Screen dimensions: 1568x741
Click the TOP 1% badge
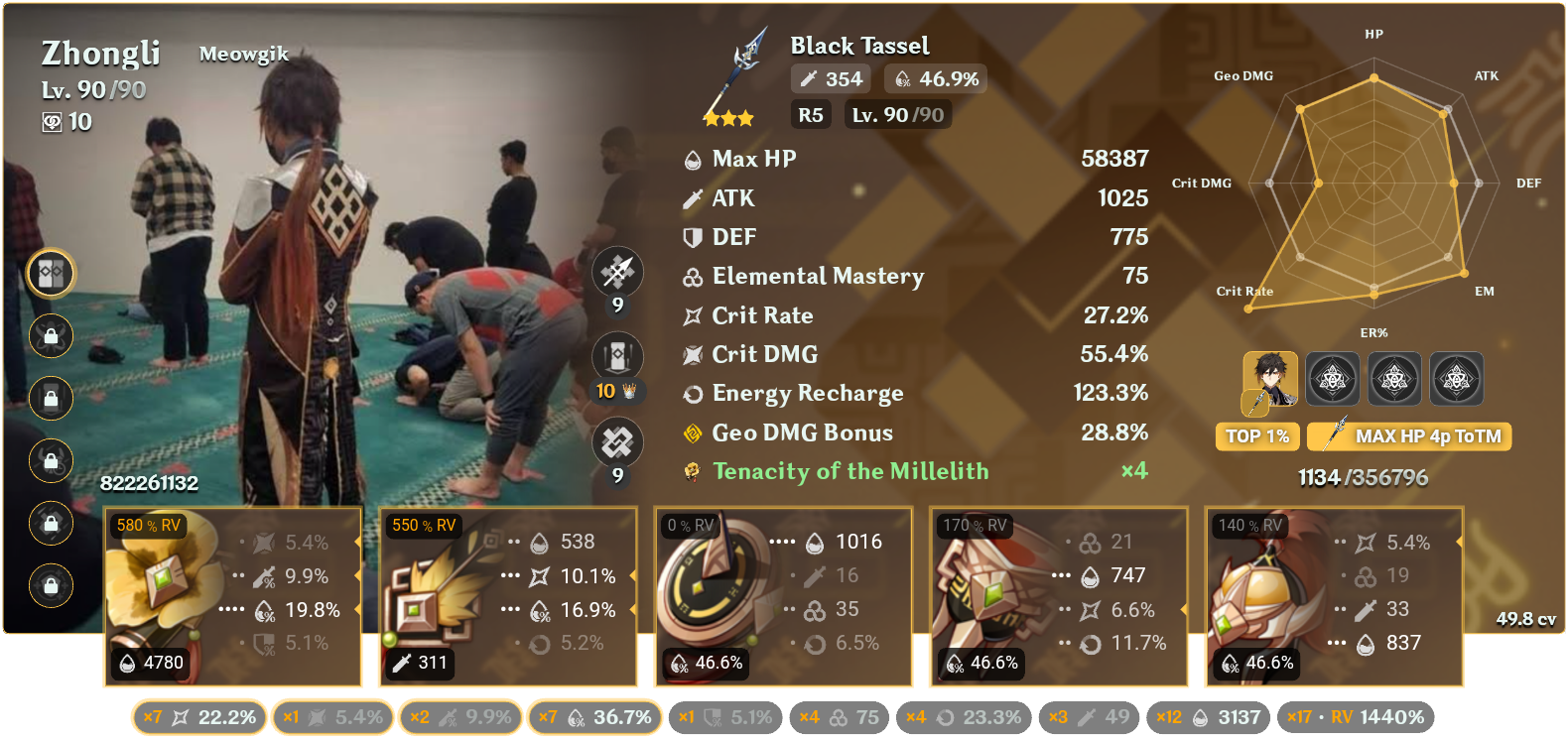(x=1256, y=435)
